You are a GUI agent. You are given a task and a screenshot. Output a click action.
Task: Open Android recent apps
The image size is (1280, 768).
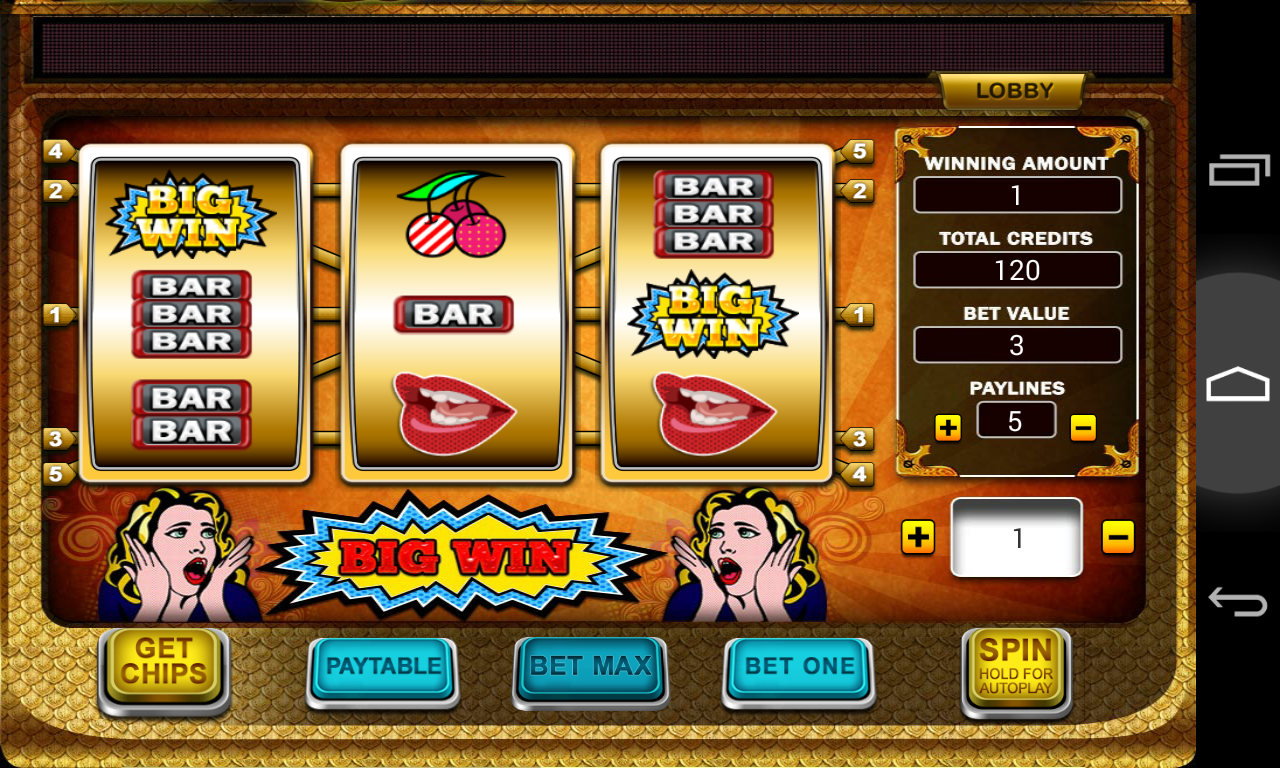click(x=1238, y=171)
